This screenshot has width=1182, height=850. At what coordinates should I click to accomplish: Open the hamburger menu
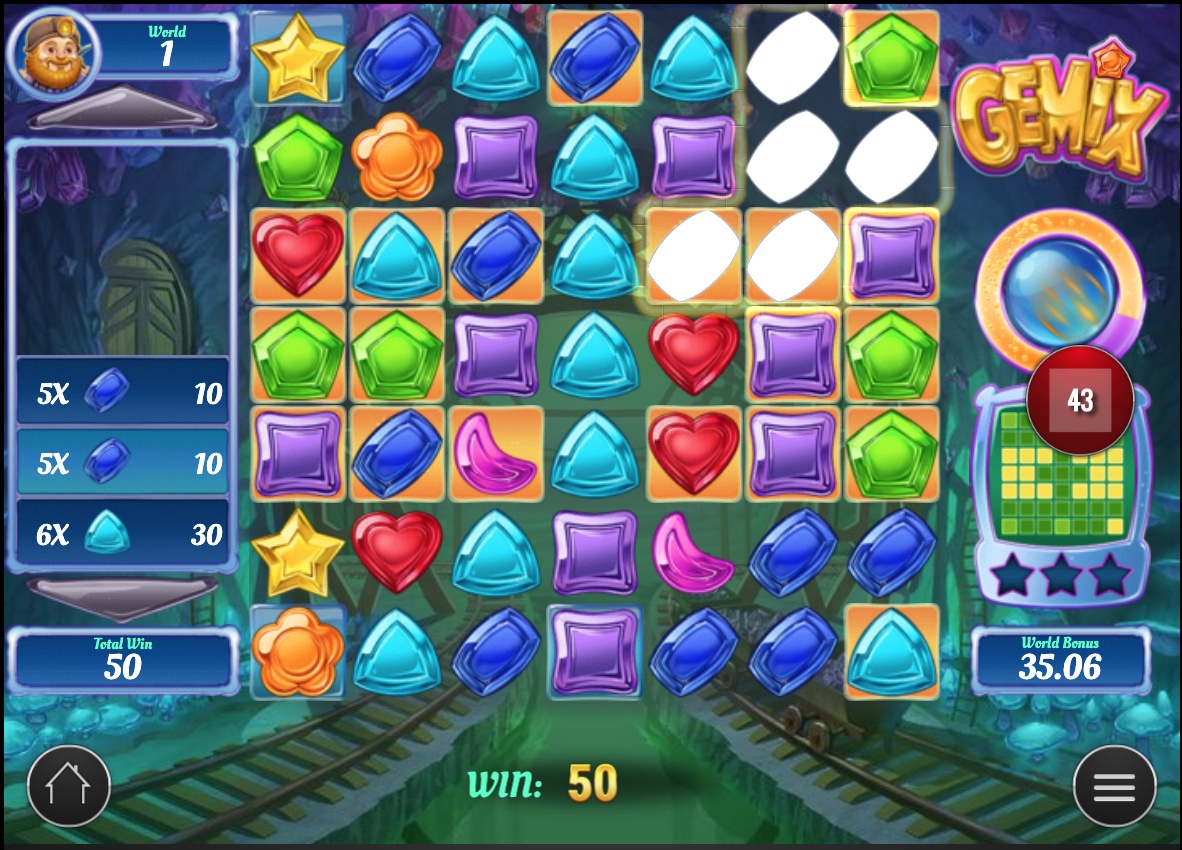point(1114,786)
